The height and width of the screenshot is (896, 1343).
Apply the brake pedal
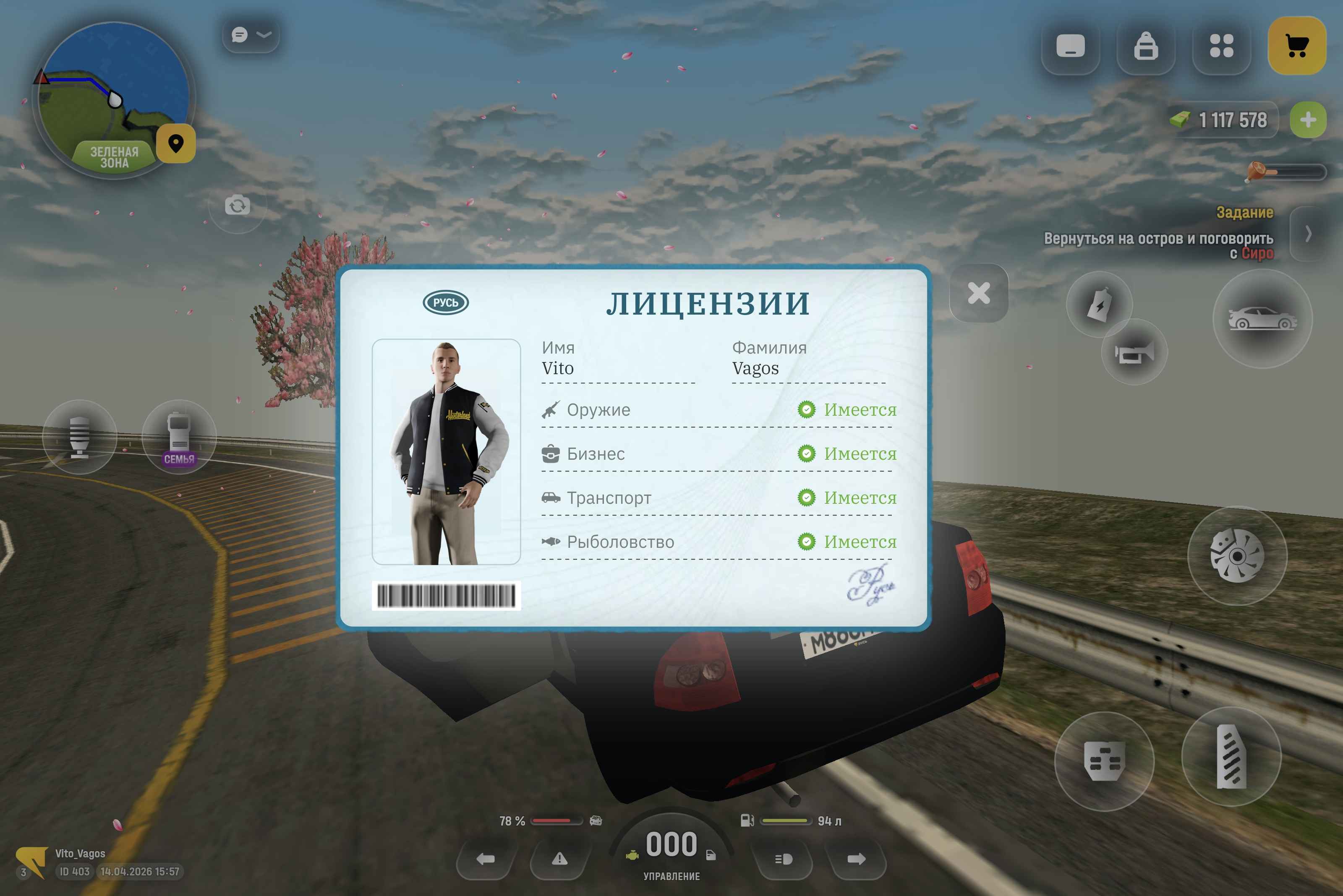click(1104, 761)
